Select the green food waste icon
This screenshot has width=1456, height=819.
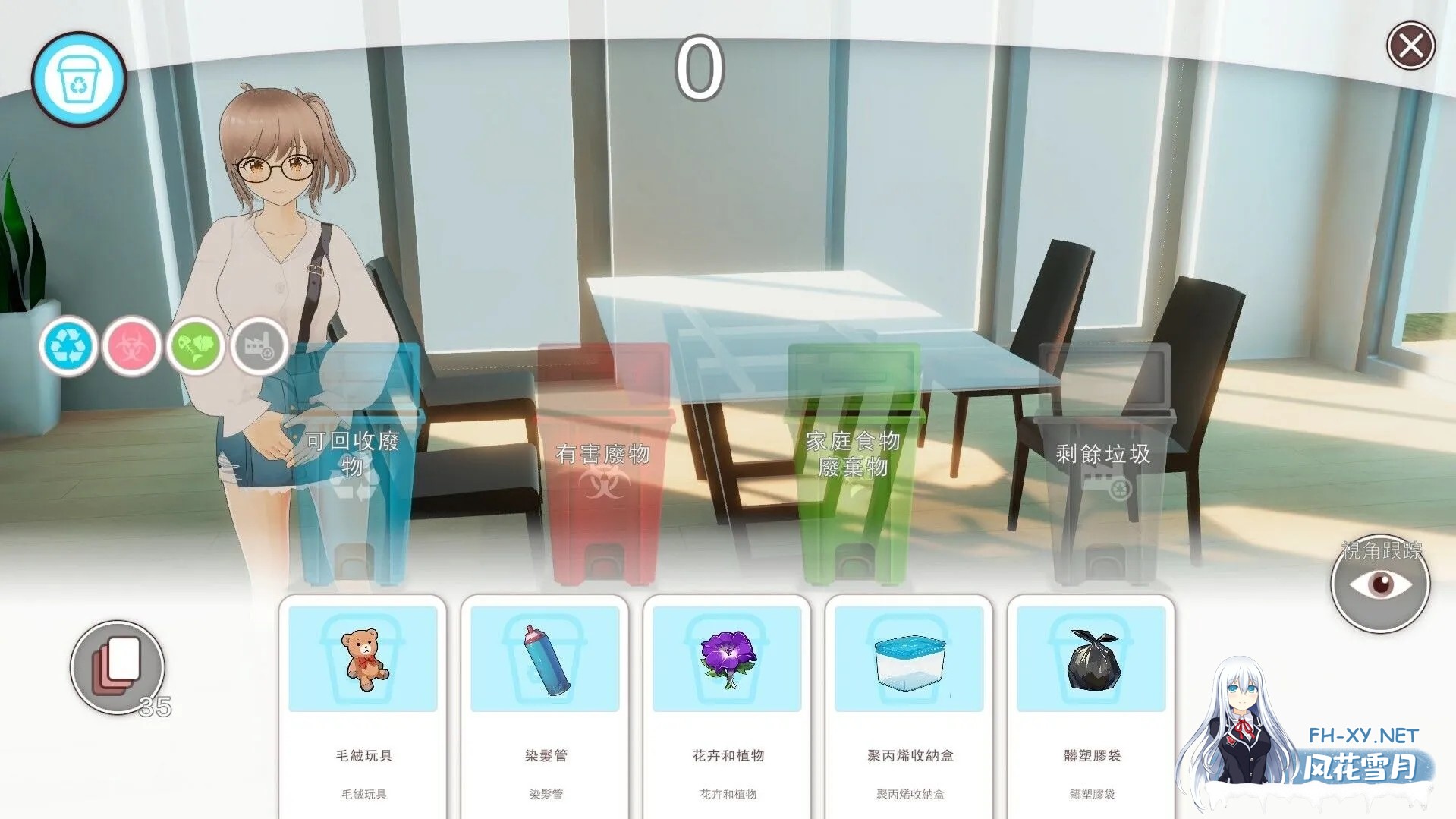click(x=196, y=346)
